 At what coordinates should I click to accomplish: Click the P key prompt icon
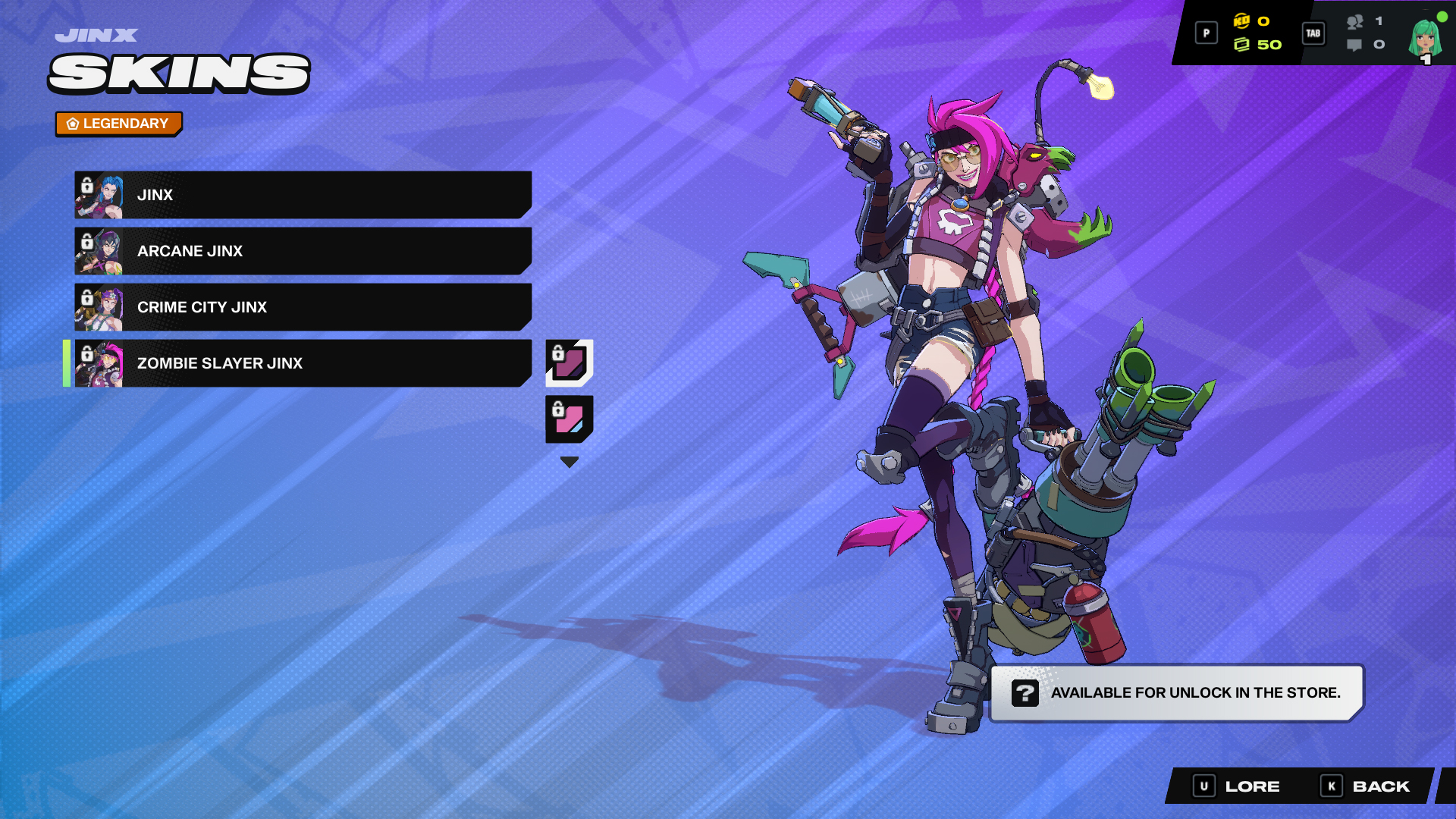pyautogui.click(x=1206, y=33)
